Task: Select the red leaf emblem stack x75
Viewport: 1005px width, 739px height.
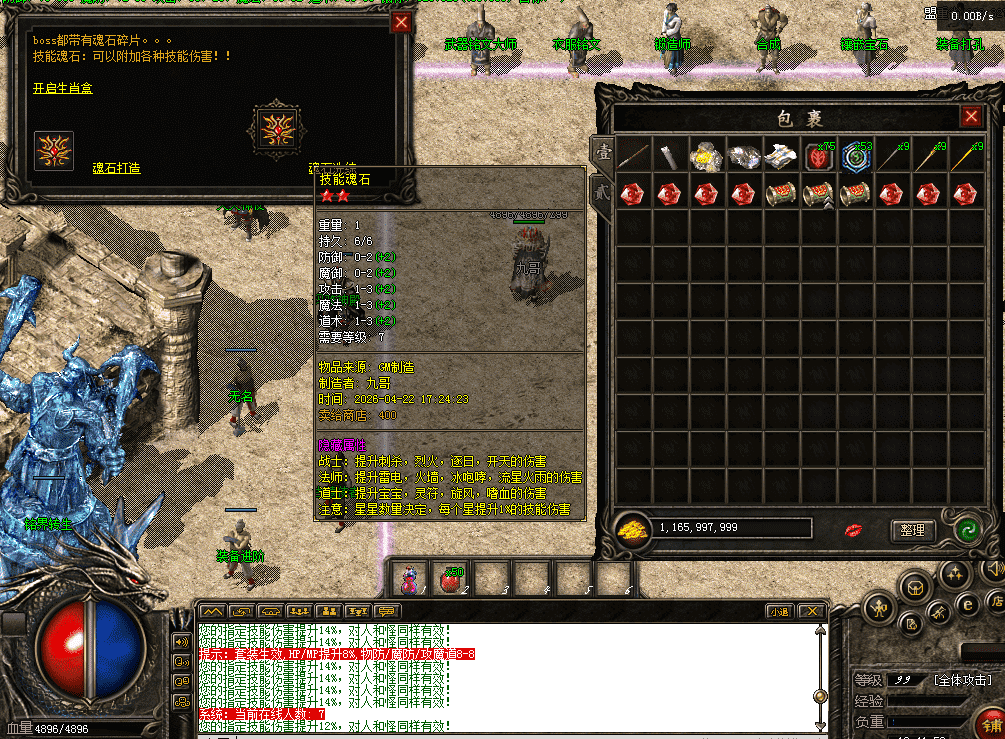Action: (817, 156)
